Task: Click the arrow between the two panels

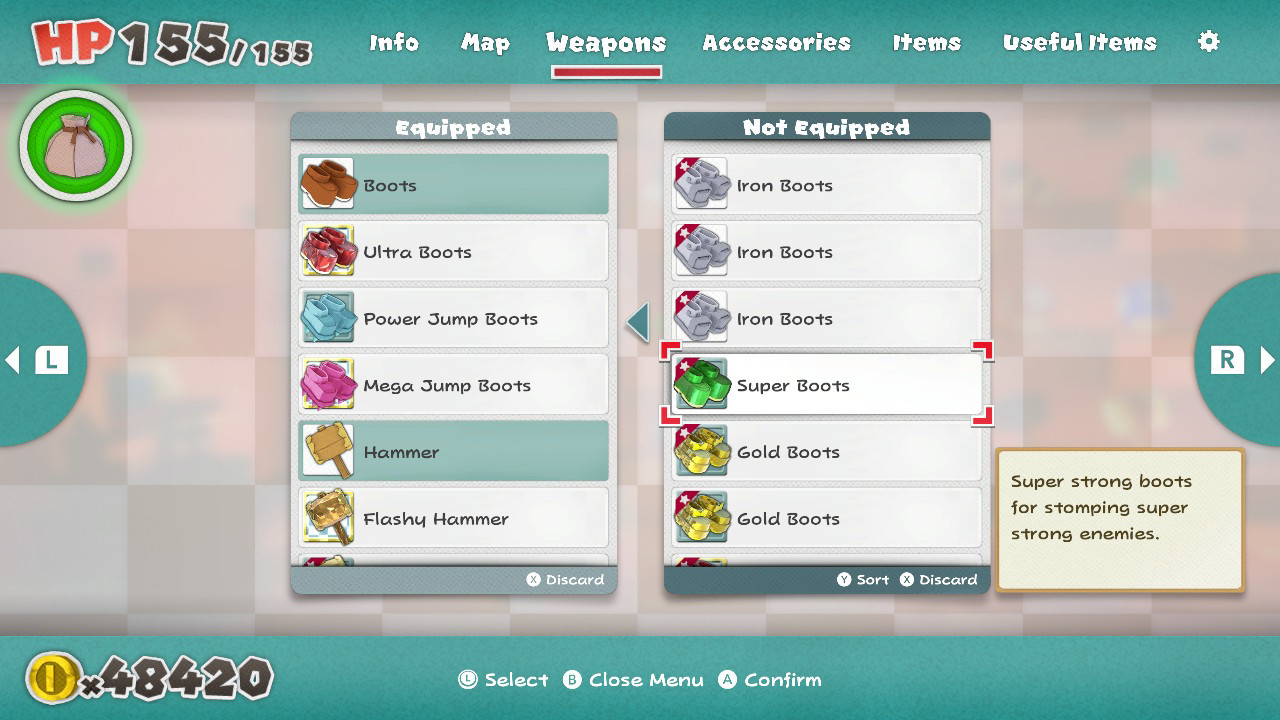Action: coord(637,322)
